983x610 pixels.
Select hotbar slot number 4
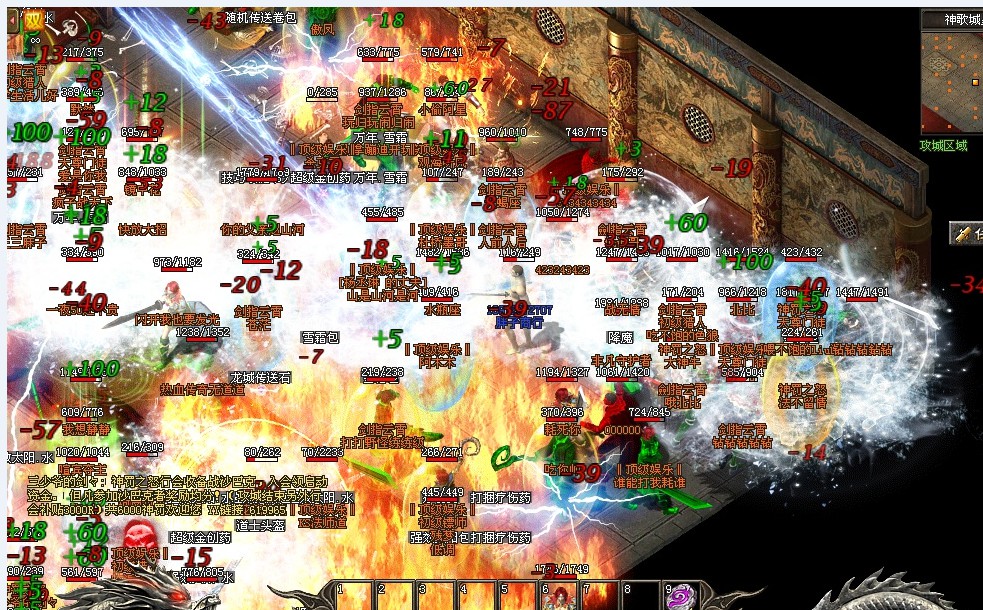click(x=477, y=596)
